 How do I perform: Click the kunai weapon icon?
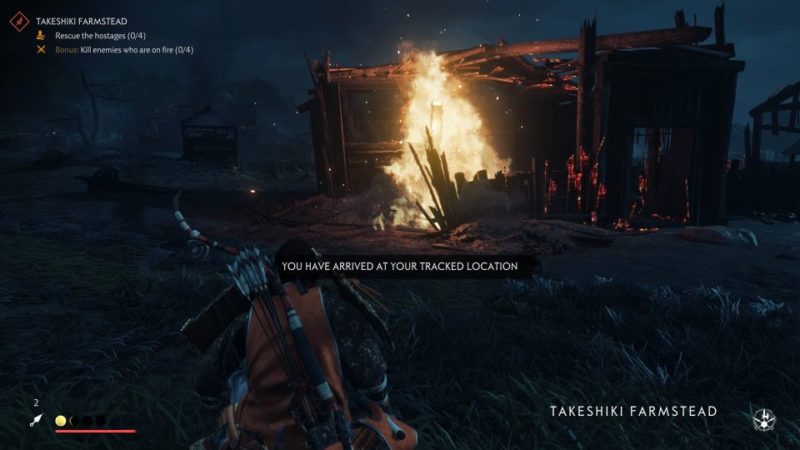pos(37,421)
